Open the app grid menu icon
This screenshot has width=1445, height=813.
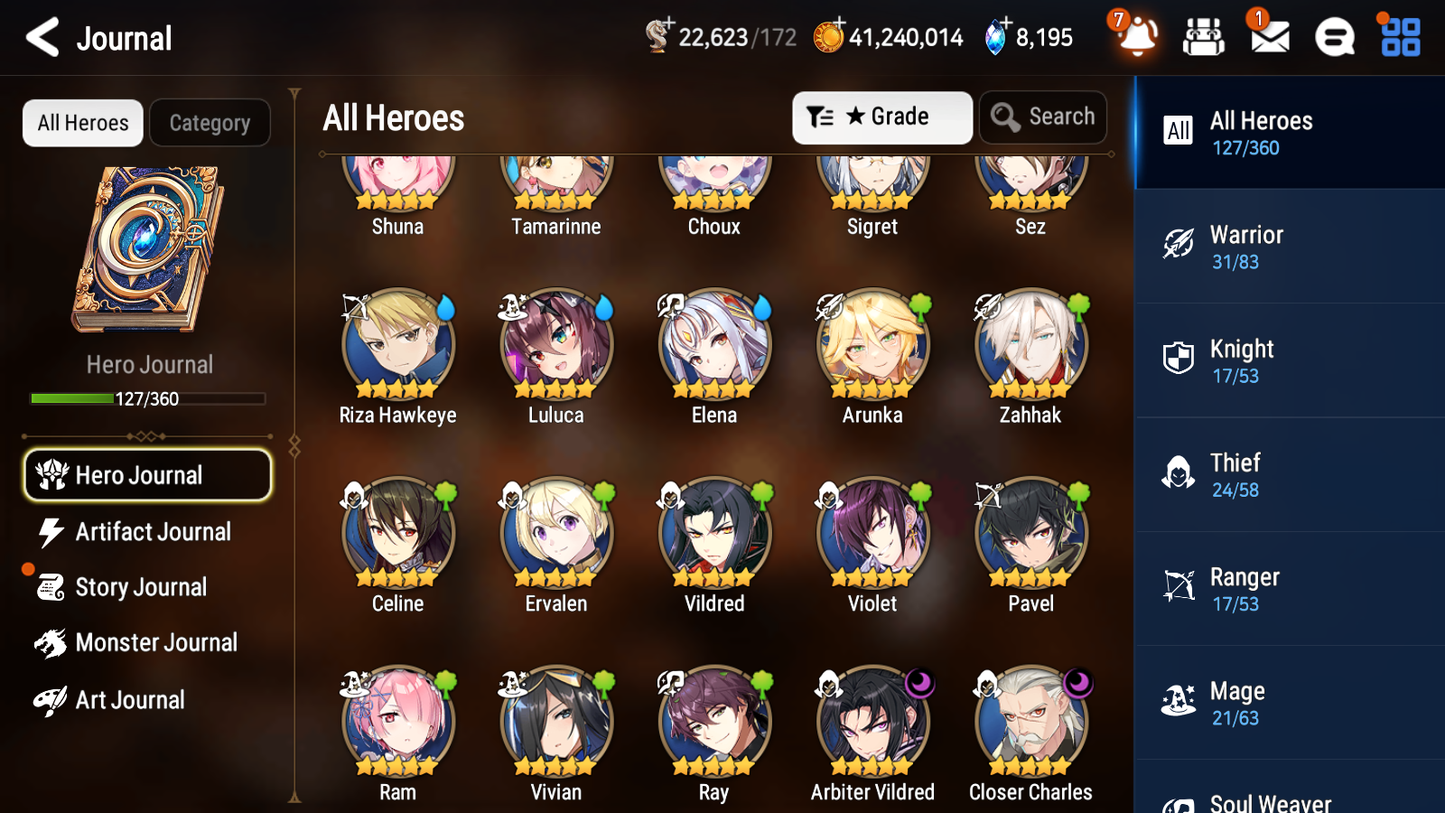(1399, 36)
